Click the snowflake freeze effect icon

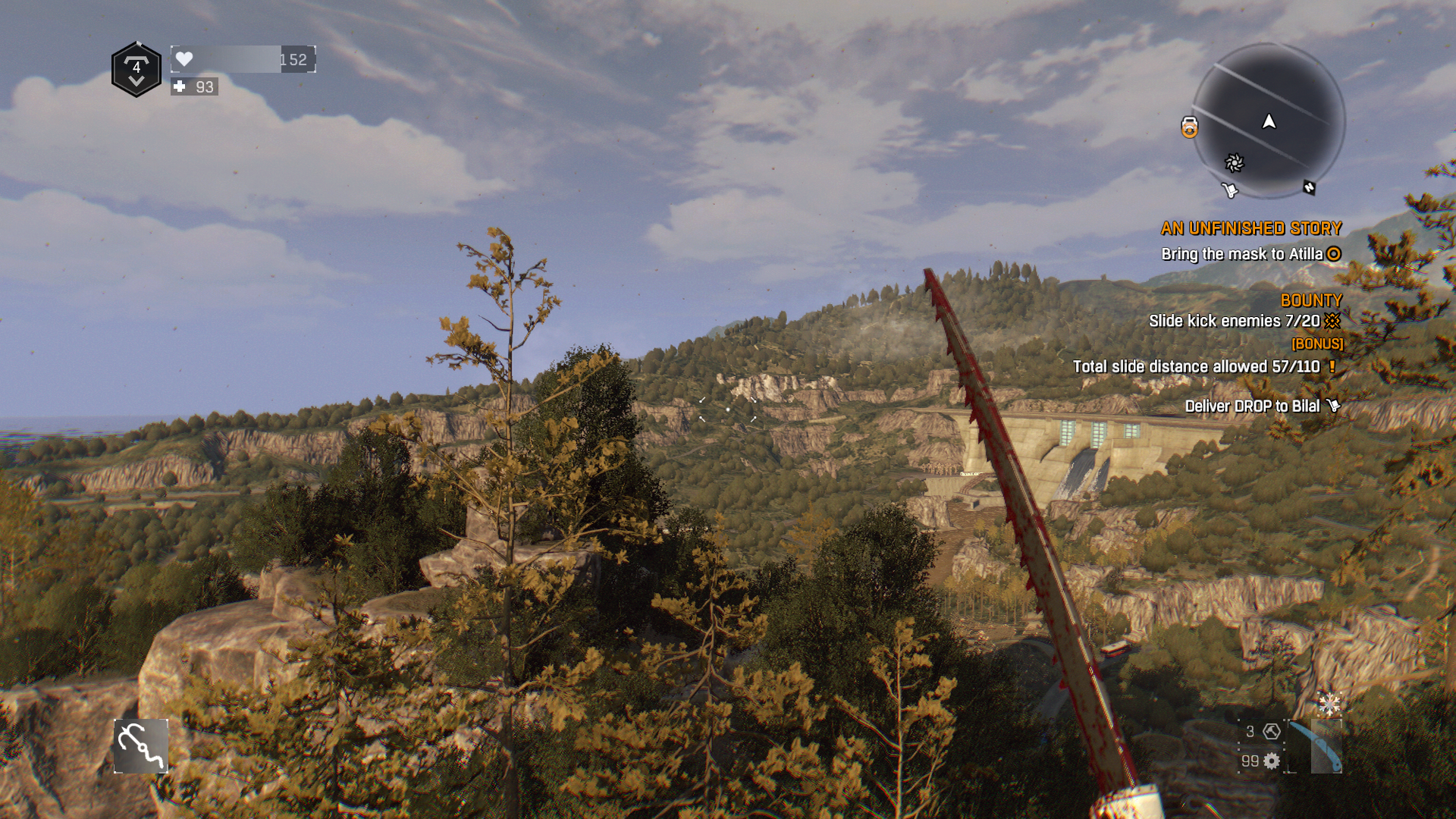1329,704
